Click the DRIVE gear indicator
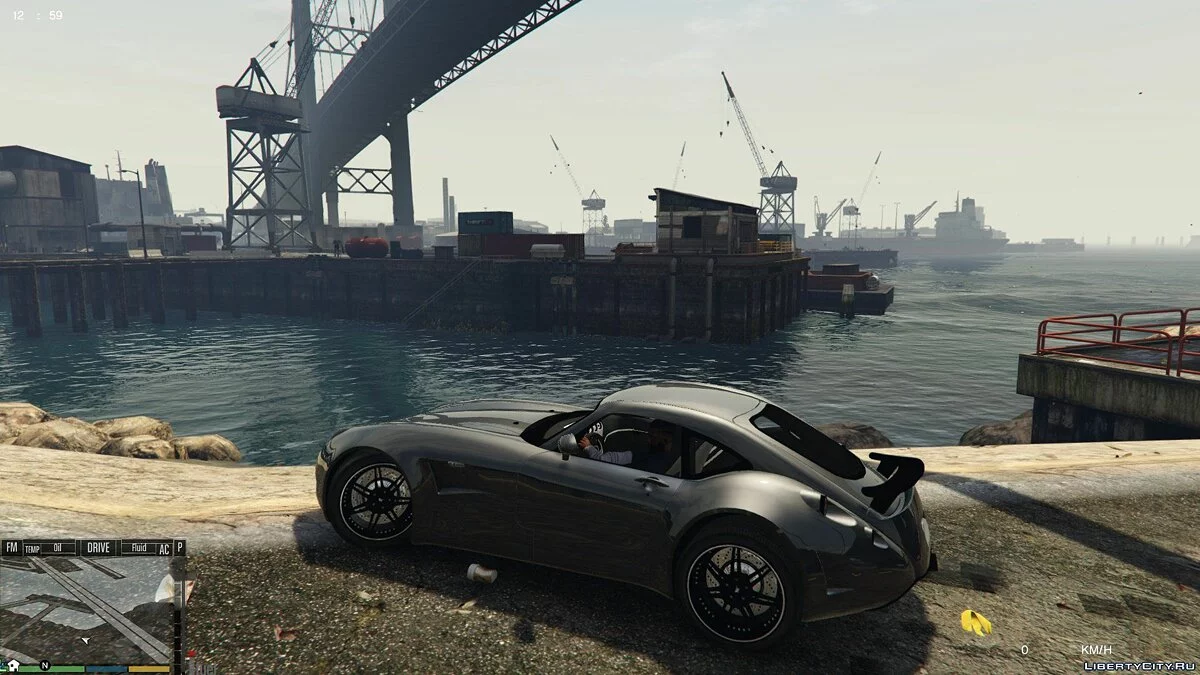1200x675 pixels. [99, 547]
